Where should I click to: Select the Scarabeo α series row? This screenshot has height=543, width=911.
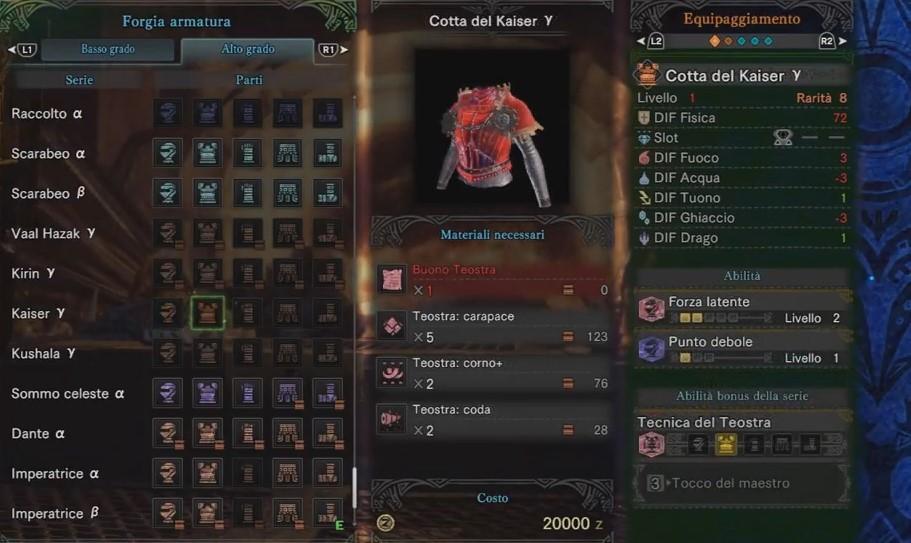[x=48, y=153]
